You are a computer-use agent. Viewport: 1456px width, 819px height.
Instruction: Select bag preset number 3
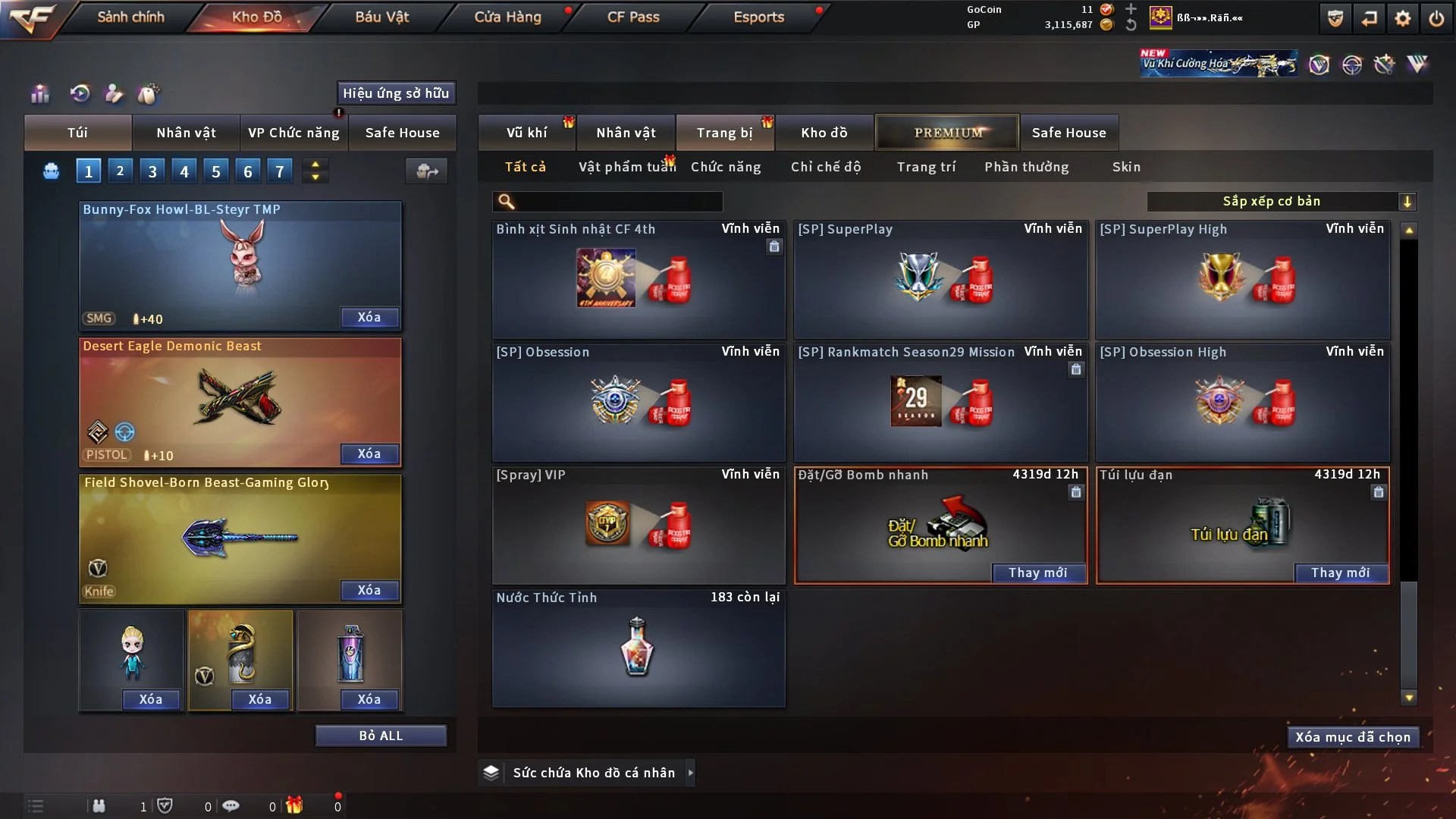pyautogui.click(x=152, y=171)
